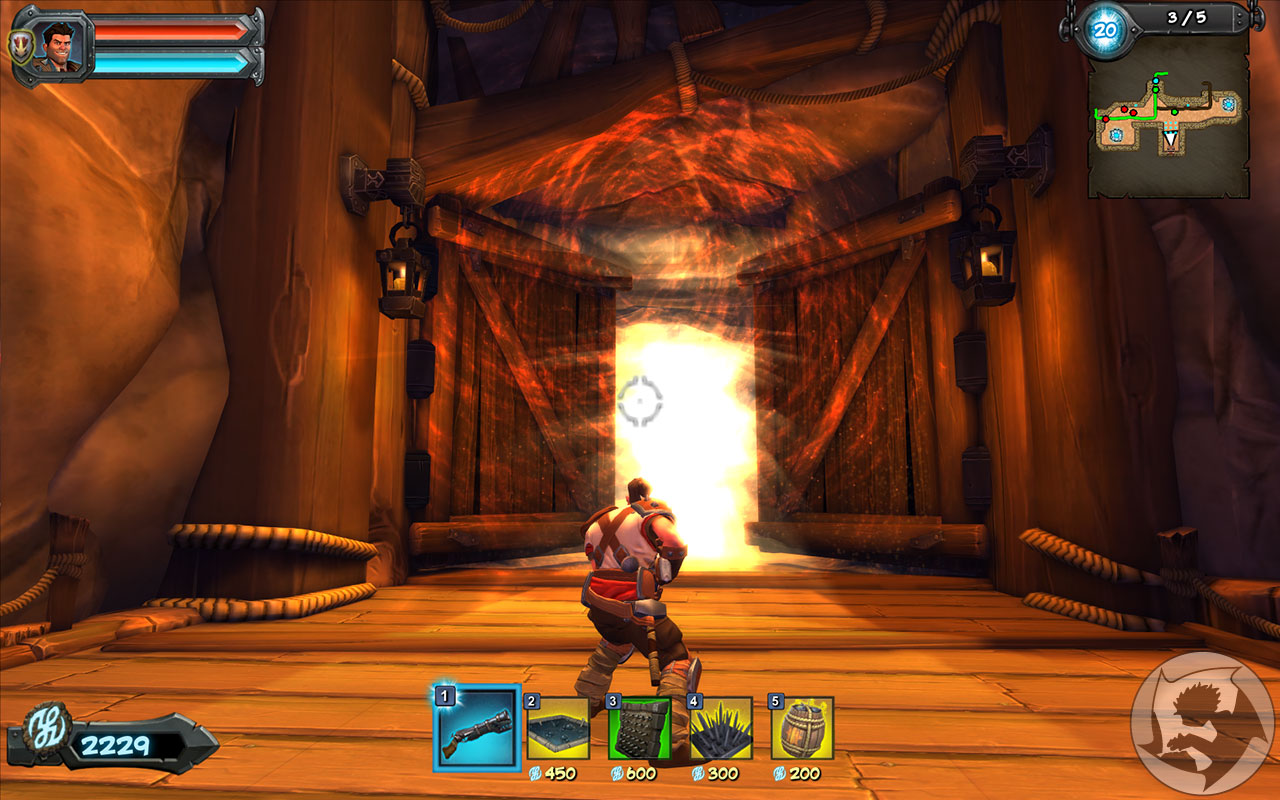Click the 450 coin price under the tar trap

tap(562, 773)
